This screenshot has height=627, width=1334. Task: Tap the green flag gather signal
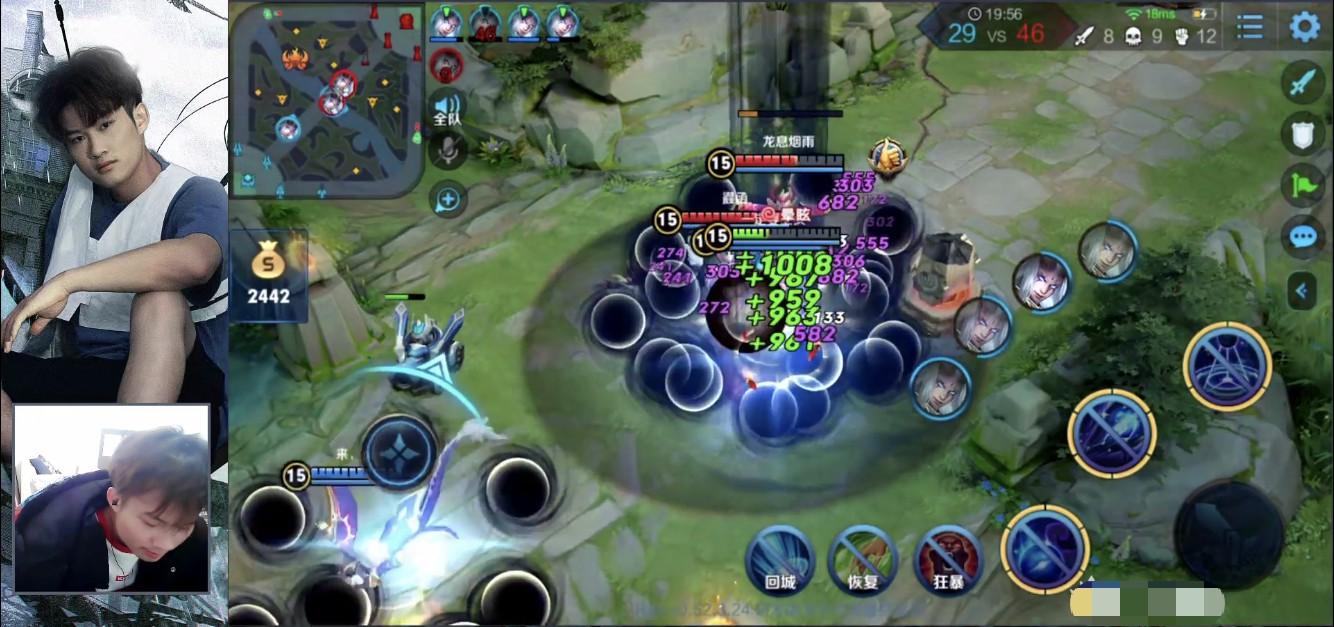(x=1302, y=186)
